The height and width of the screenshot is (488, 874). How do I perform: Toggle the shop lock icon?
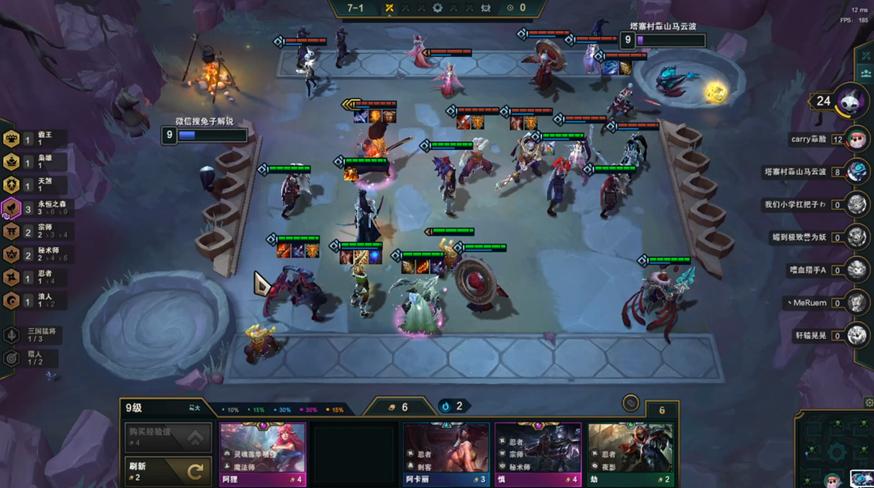tap(630, 403)
